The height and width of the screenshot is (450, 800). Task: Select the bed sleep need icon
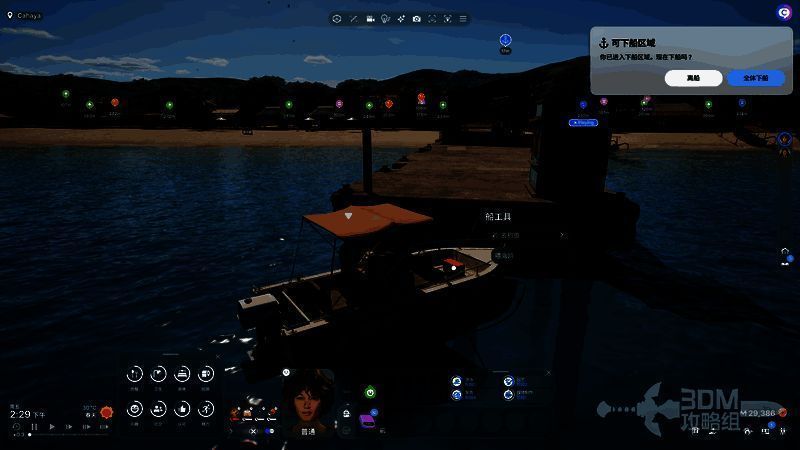click(x=182, y=375)
